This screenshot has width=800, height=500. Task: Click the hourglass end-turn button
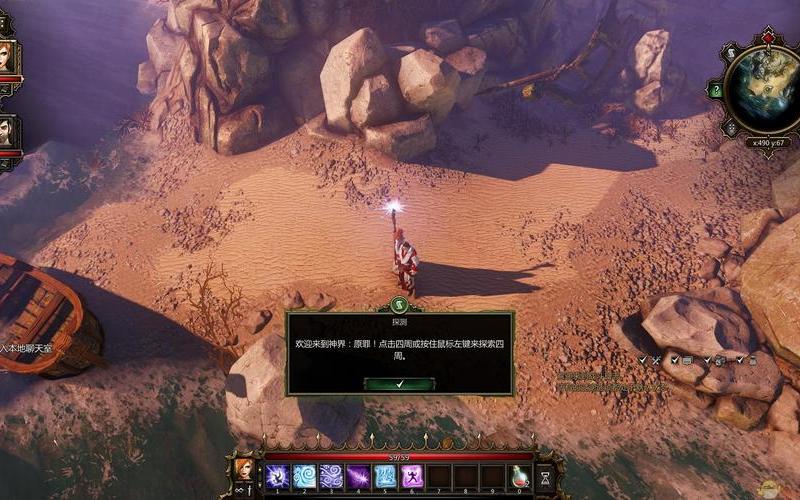pyautogui.click(x=545, y=477)
